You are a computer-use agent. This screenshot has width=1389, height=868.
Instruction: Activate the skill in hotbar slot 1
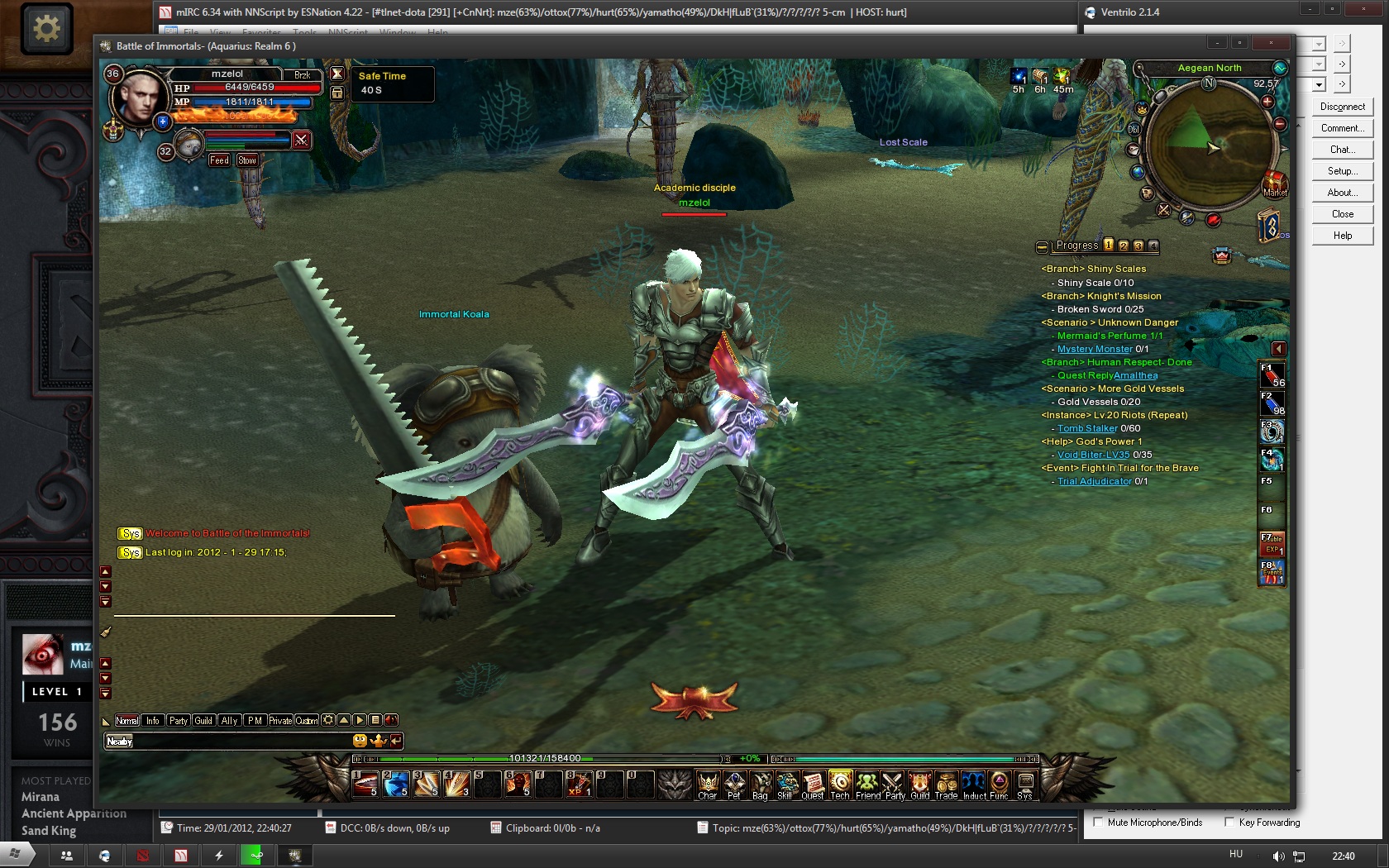365,783
